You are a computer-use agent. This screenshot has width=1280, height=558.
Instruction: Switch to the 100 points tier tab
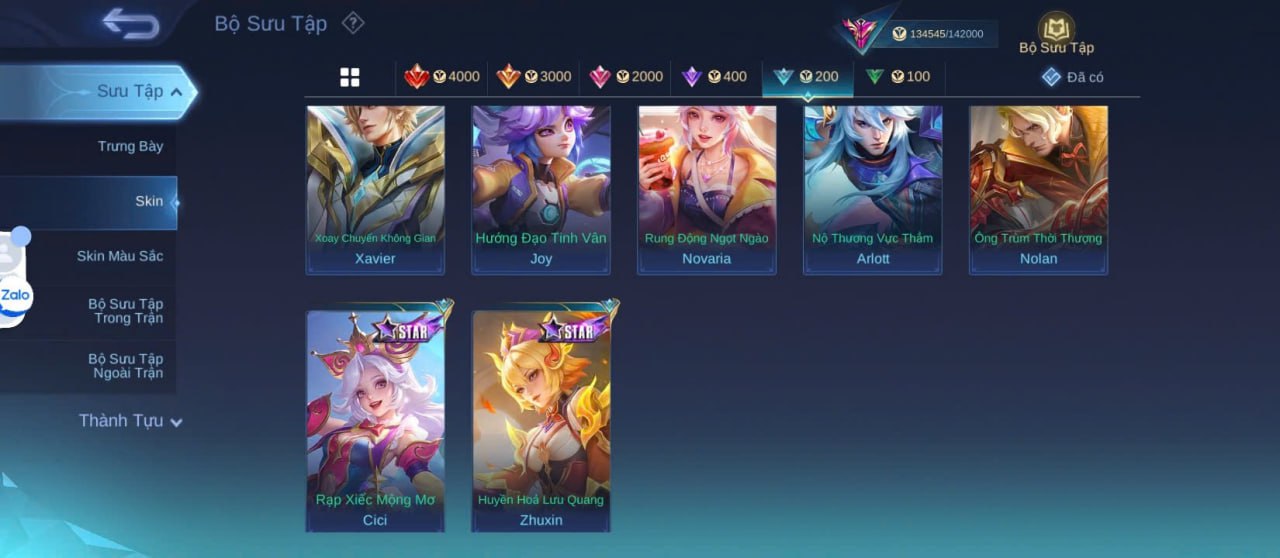click(x=898, y=77)
